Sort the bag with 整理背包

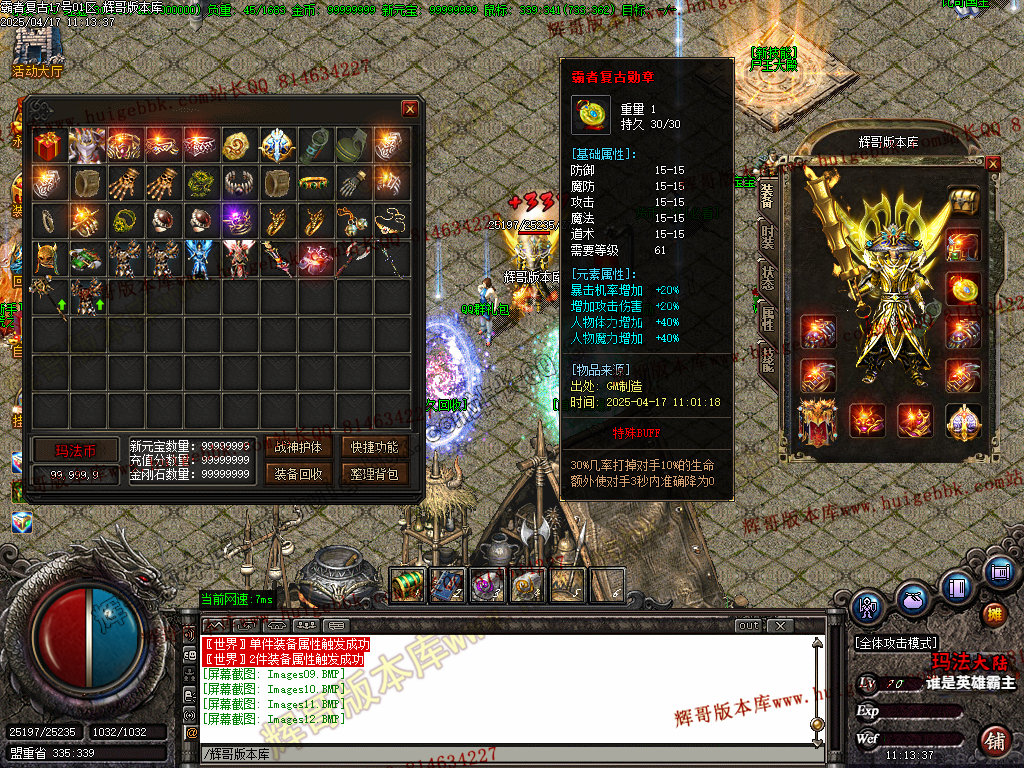click(374, 474)
